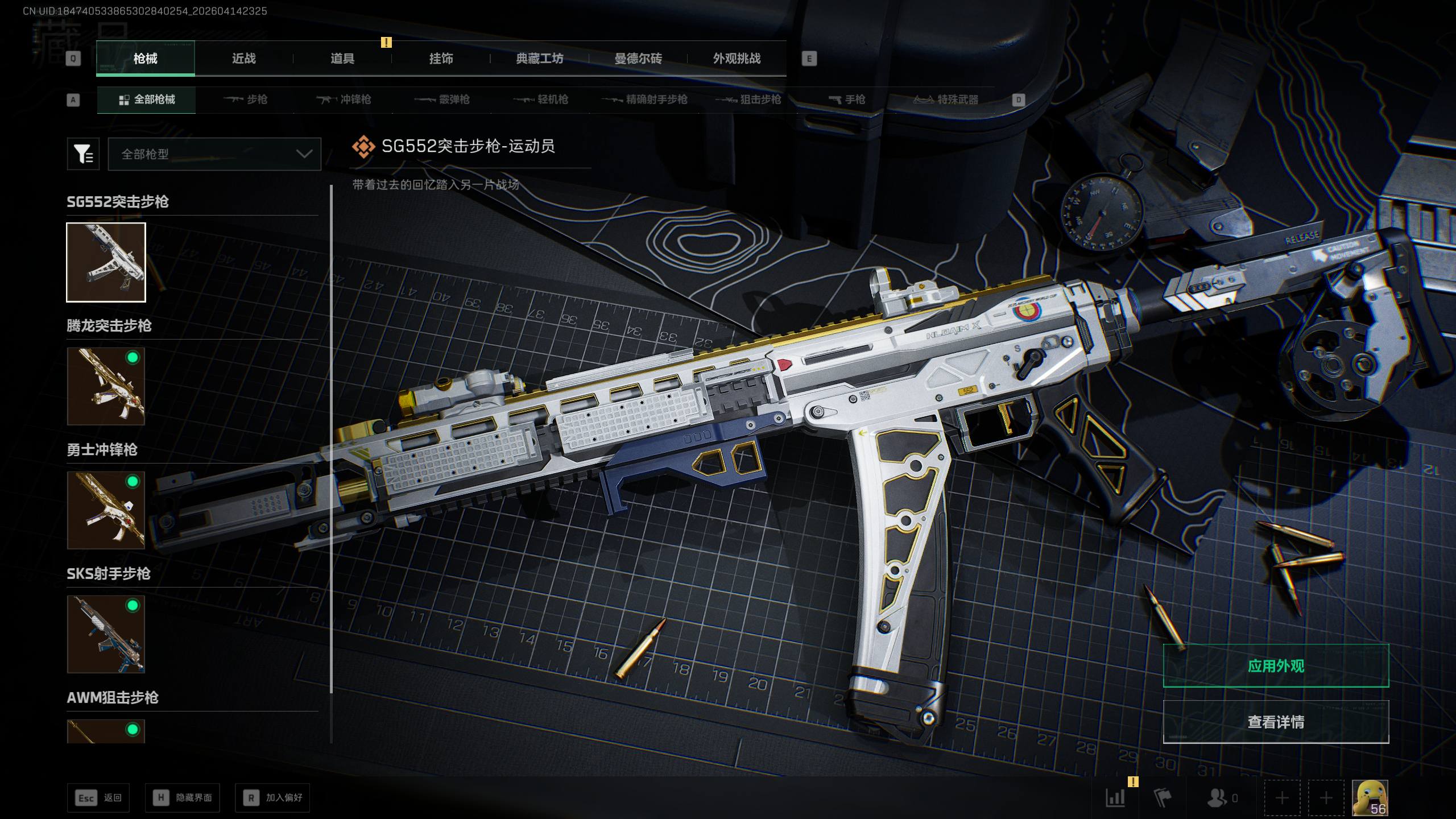Switch to the 近战 melee tab

coord(243,59)
